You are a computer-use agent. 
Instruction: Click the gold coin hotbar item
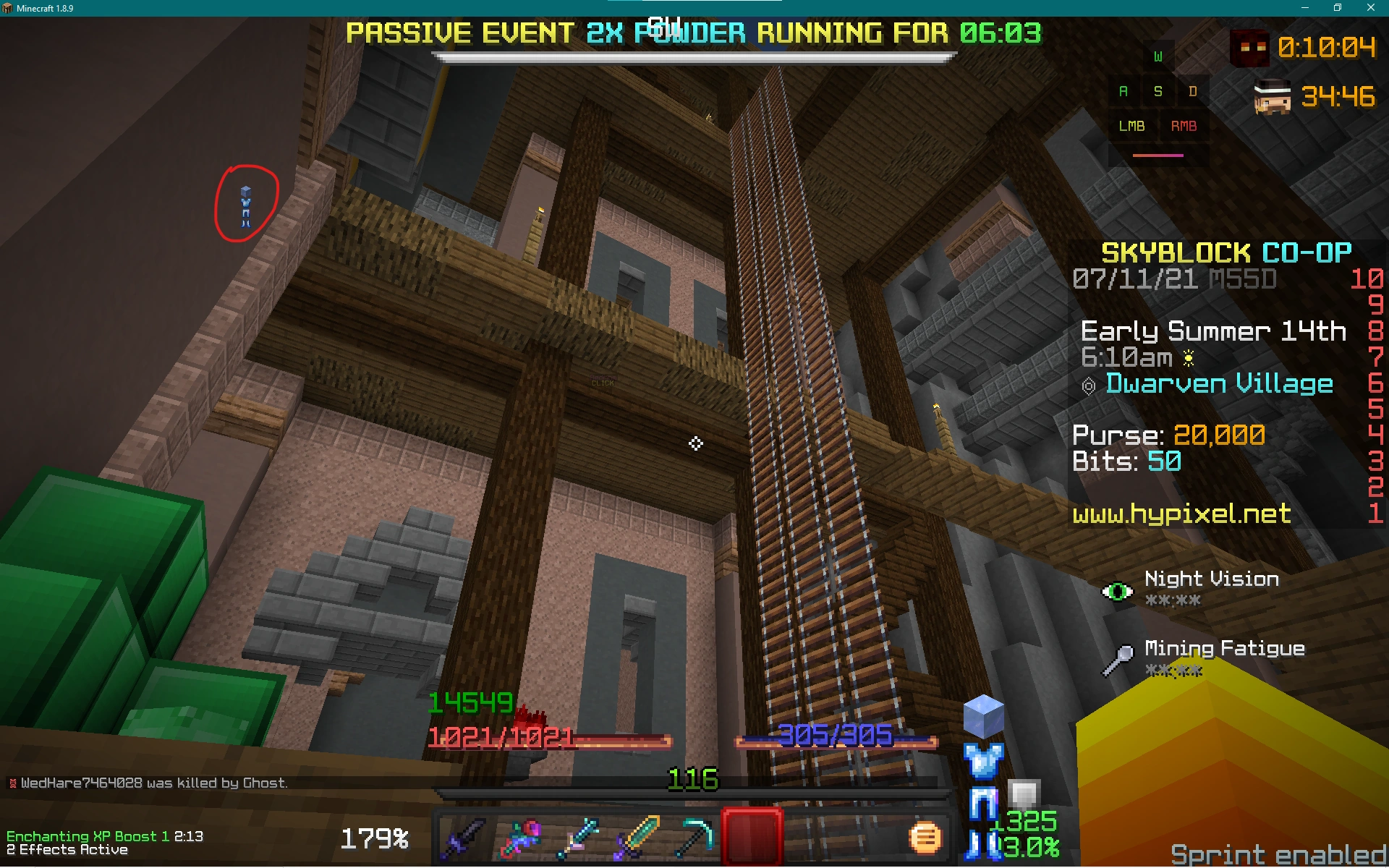926,838
